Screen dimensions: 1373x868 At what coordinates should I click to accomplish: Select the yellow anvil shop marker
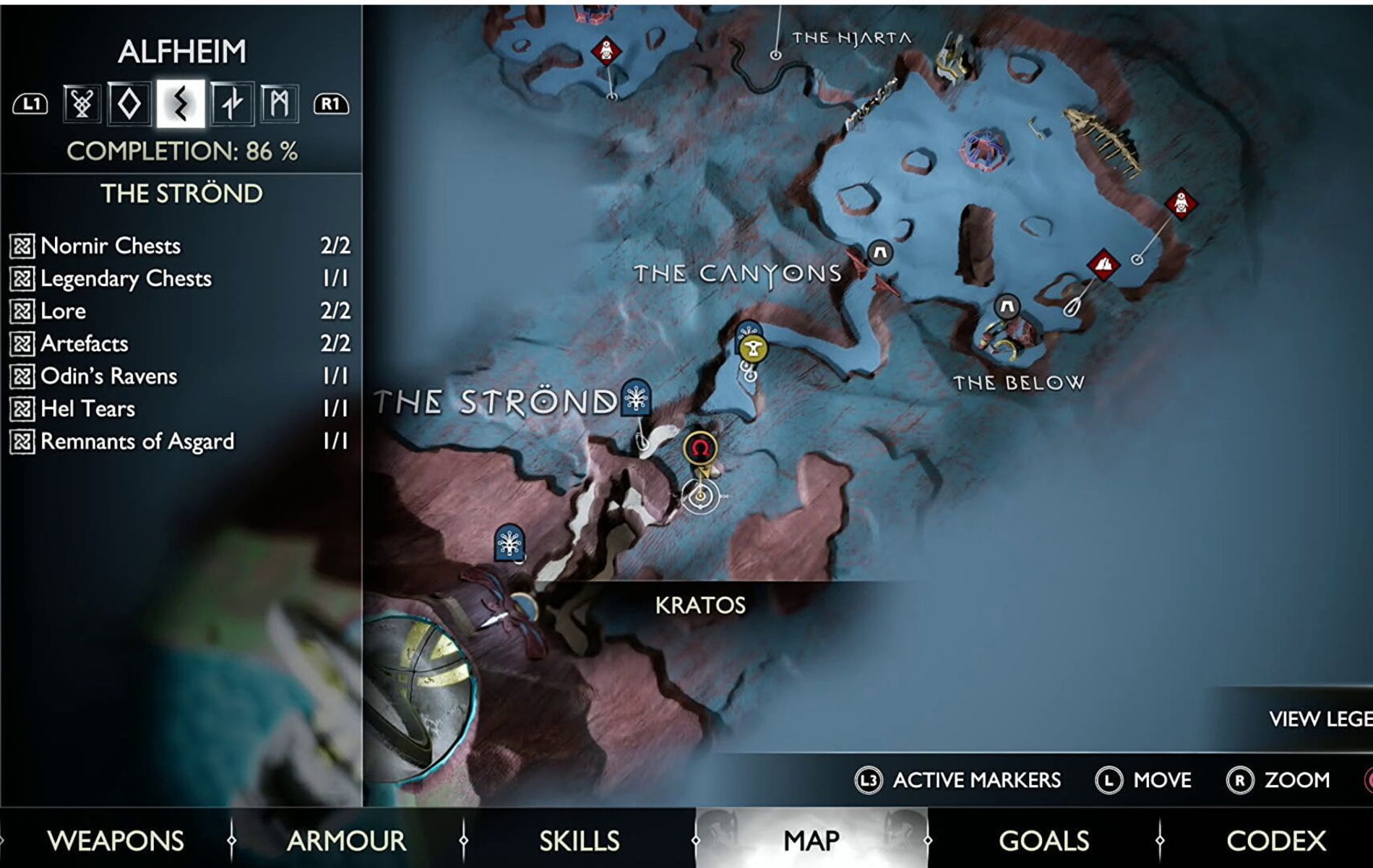click(x=753, y=349)
